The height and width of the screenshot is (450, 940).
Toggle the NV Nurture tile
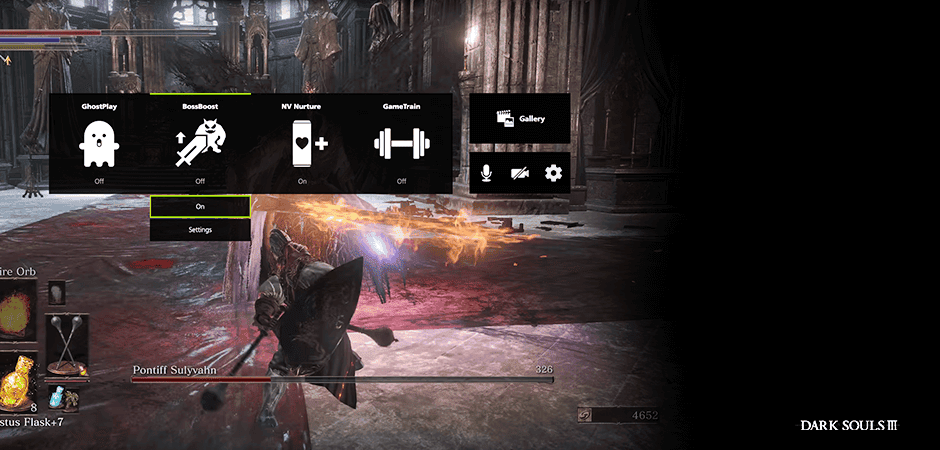tap(302, 143)
